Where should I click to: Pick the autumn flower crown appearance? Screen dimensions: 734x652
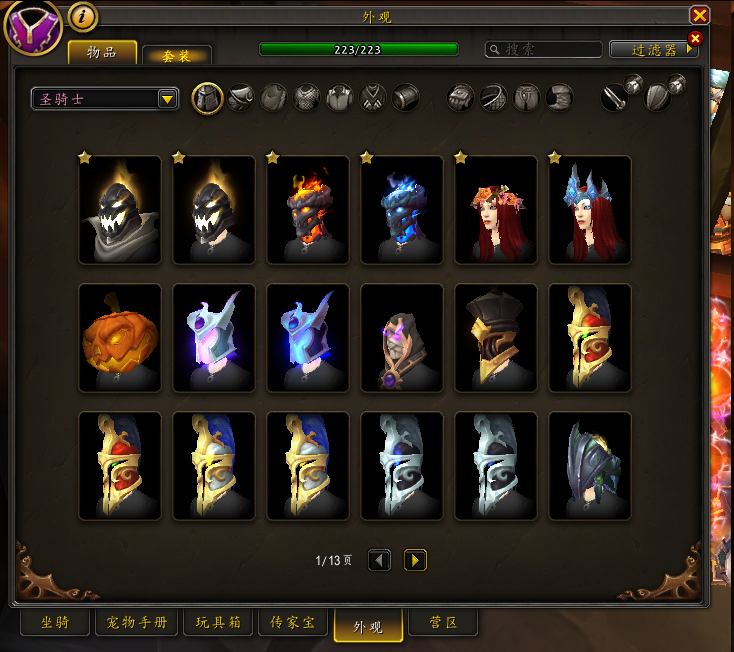[496, 210]
